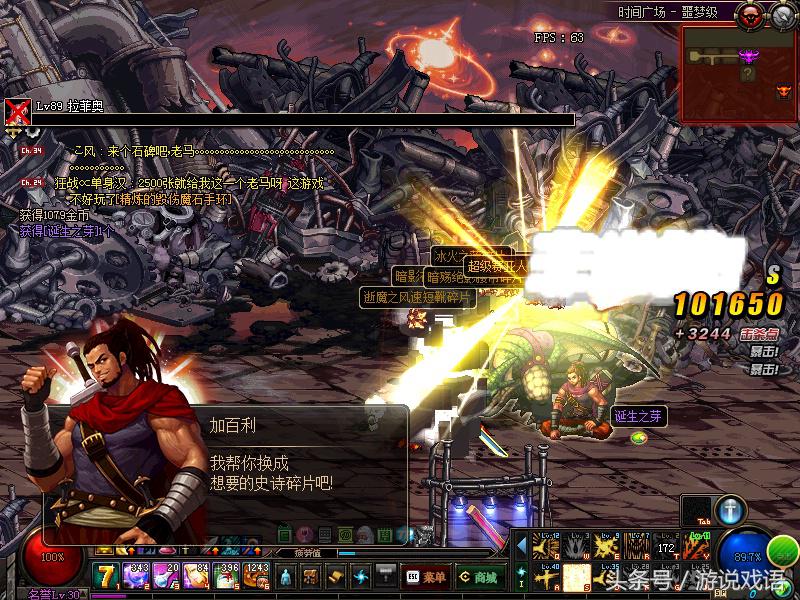This screenshot has height=600, width=800.
Task: Activate the Lv.11 flame skill on Y
Action: tap(697, 547)
